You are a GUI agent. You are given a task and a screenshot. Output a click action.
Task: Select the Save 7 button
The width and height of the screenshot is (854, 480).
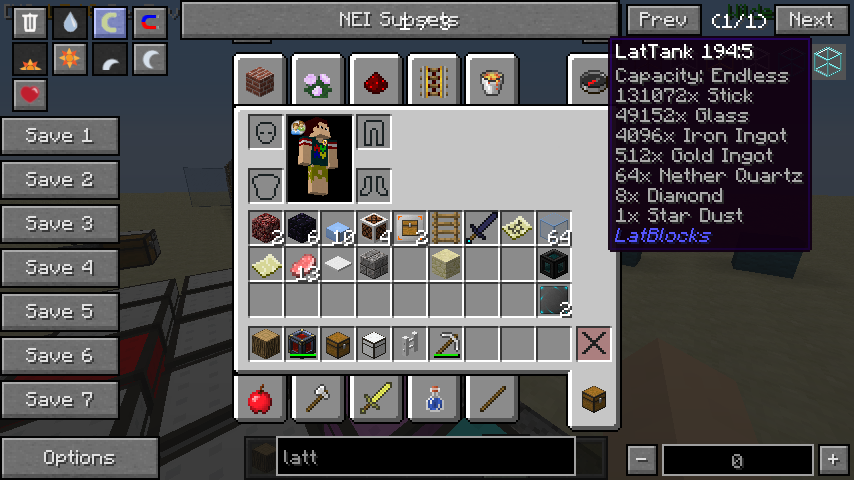[x=60, y=400]
